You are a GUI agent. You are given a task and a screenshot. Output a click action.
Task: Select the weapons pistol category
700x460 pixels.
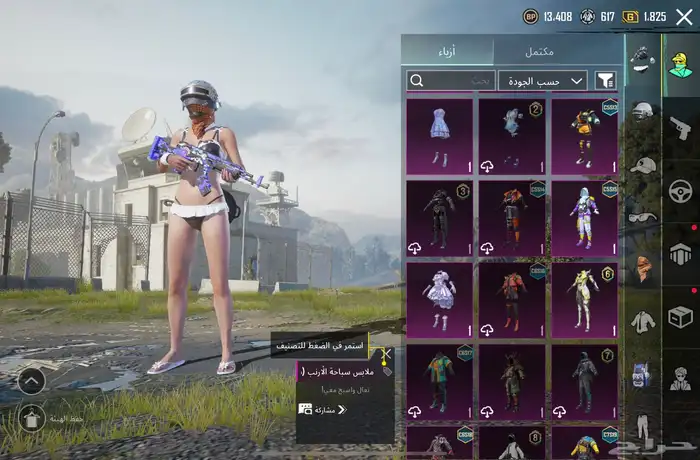click(x=680, y=127)
